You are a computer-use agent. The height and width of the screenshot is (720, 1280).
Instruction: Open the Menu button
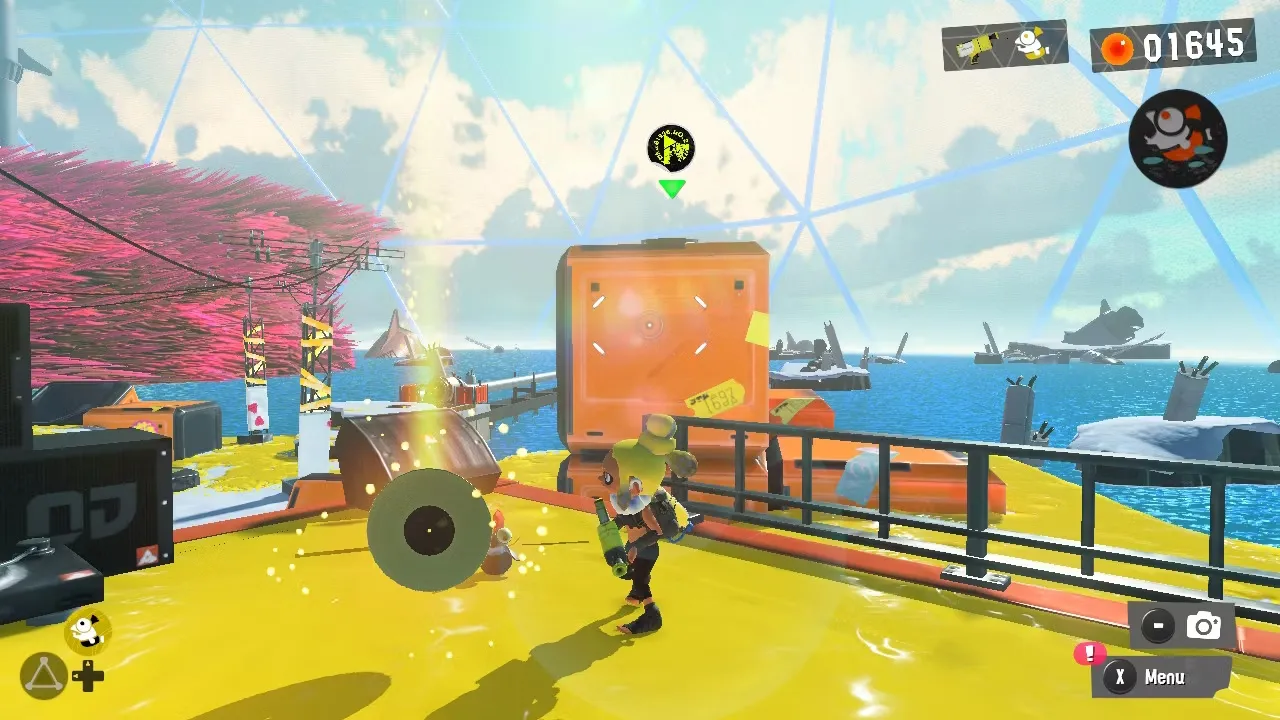(x=1162, y=677)
